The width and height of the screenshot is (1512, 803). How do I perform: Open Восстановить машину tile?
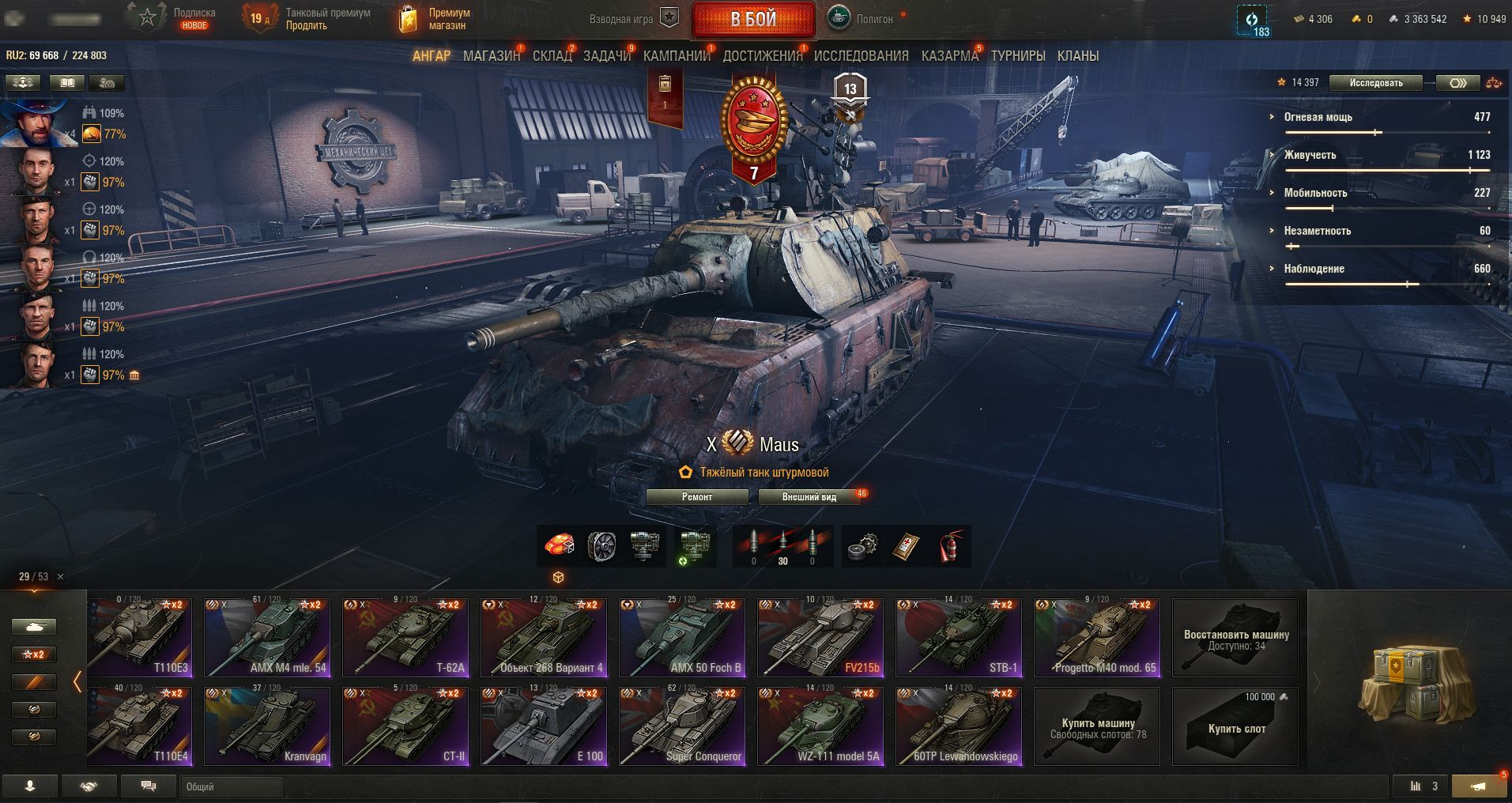click(x=1235, y=638)
